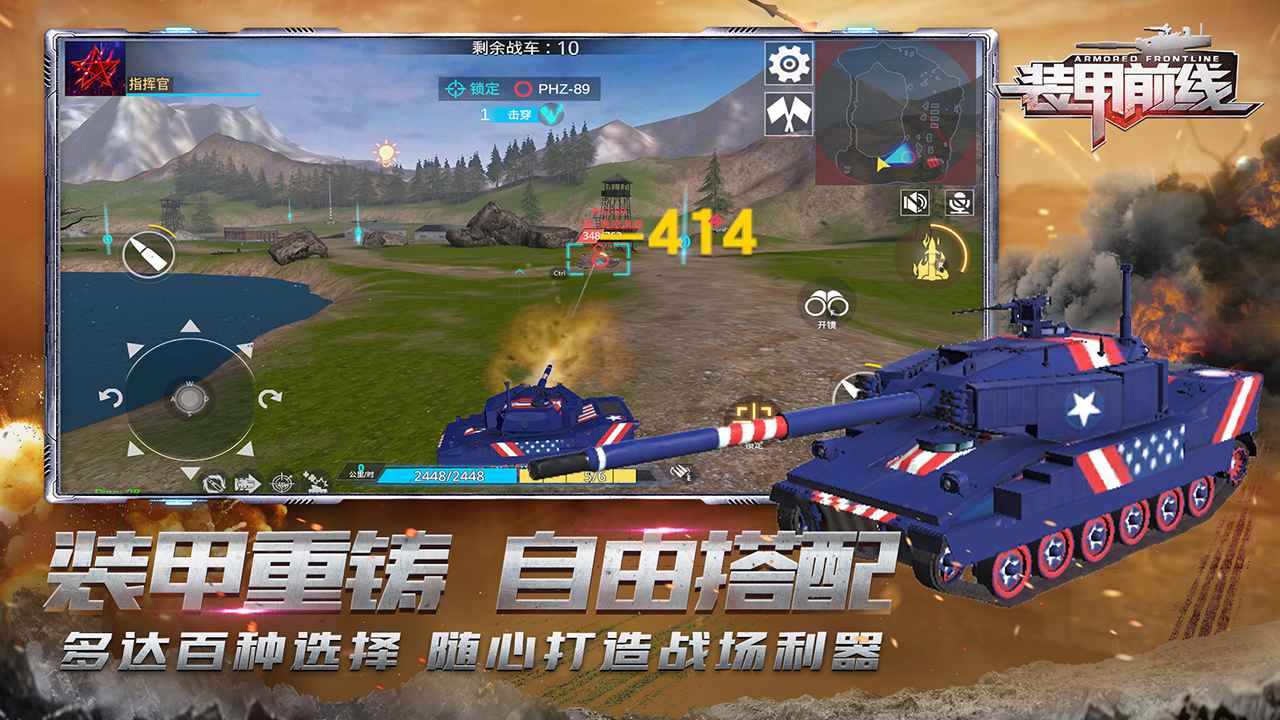Click the 2448/2448 health bar

[x=452, y=477]
